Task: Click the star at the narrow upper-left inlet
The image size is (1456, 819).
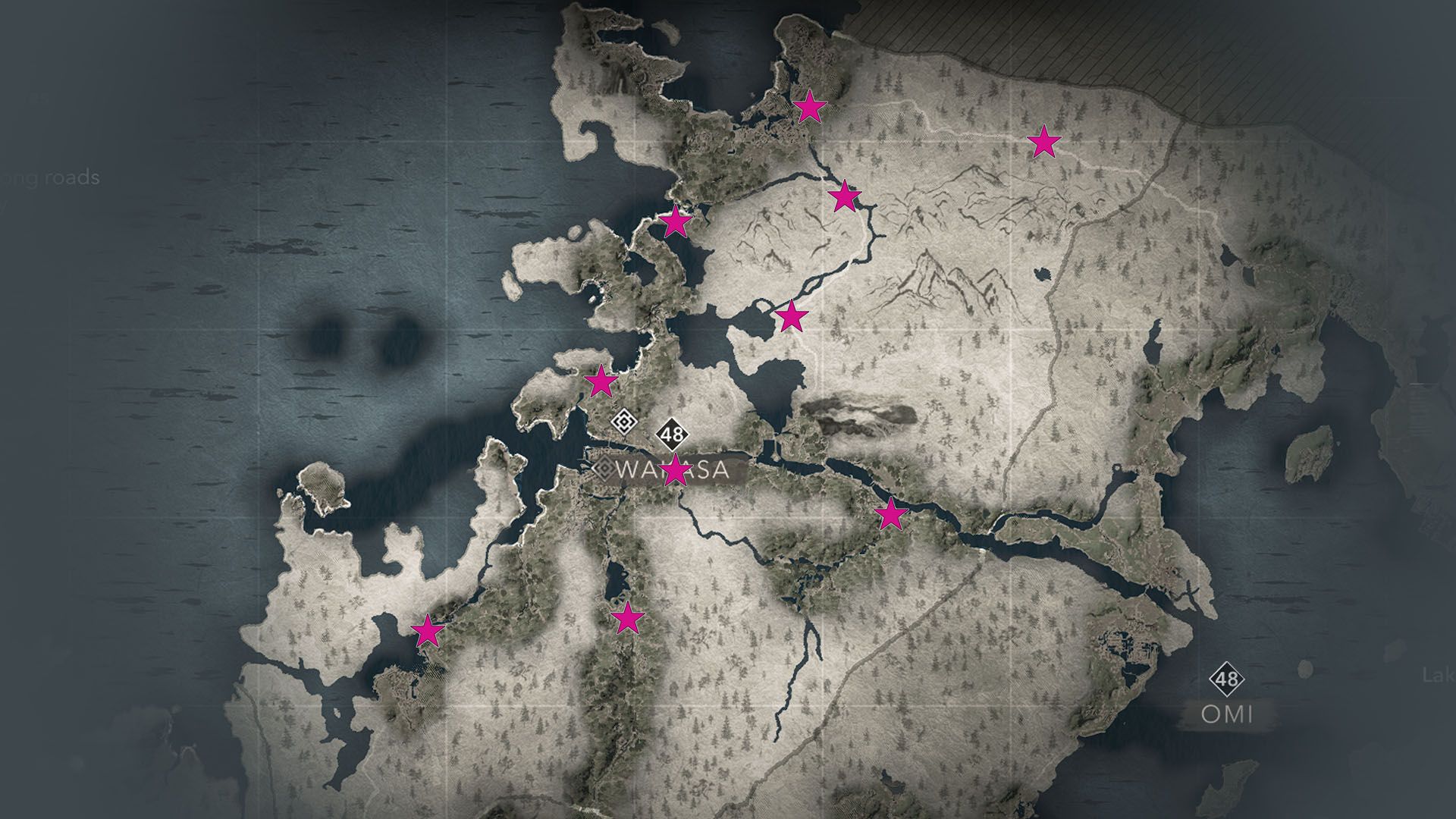Action: coord(677,221)
